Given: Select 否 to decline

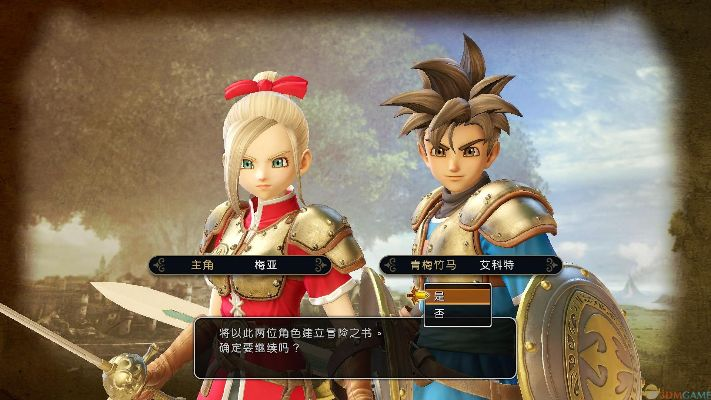Looking at the screenshot, I should (457, 313).
